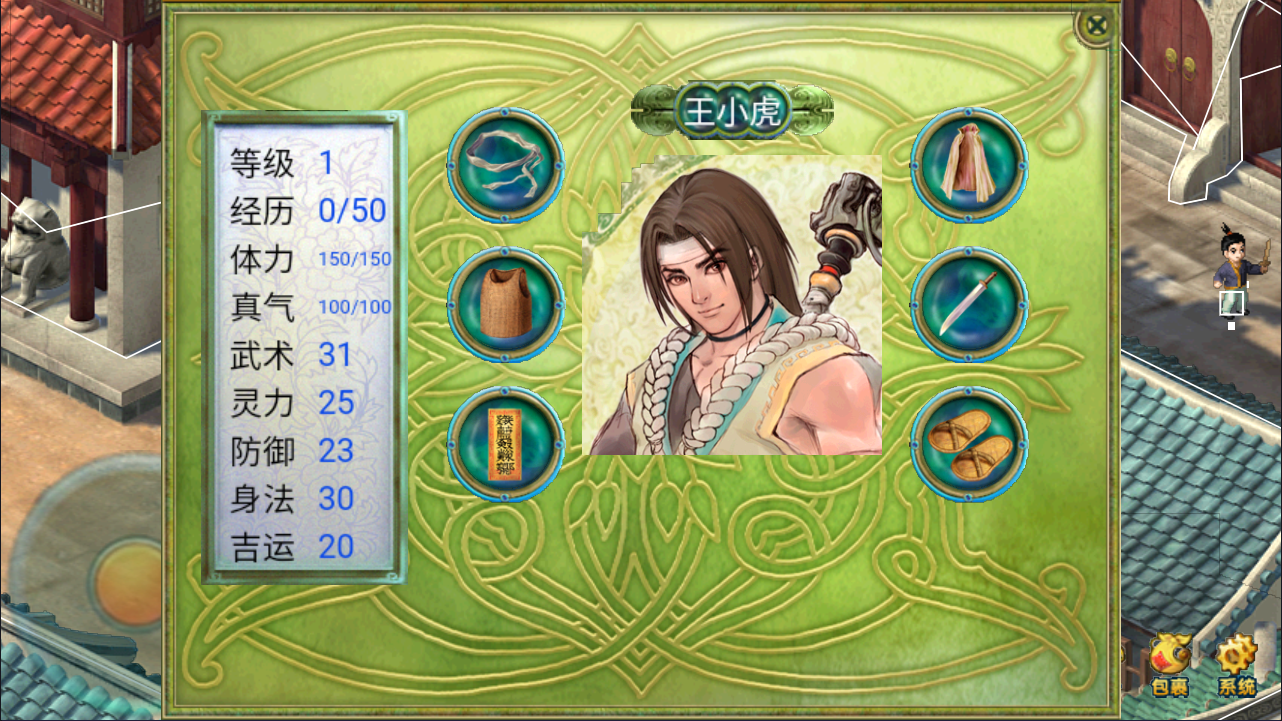
Task: Select the headband equipment slot
Action: click(505, 165)
